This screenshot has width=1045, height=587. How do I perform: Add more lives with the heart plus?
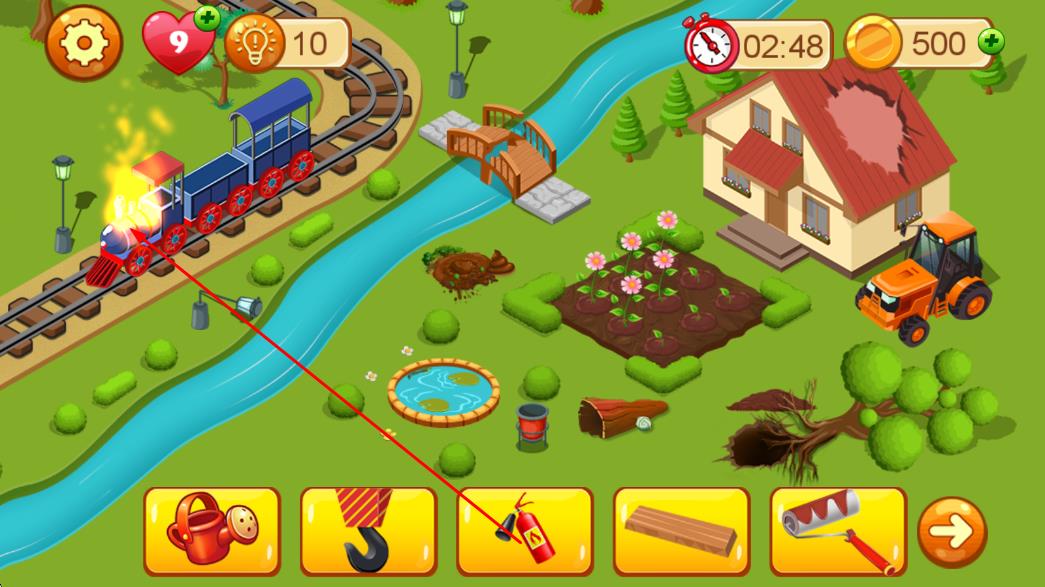(208, 17)
